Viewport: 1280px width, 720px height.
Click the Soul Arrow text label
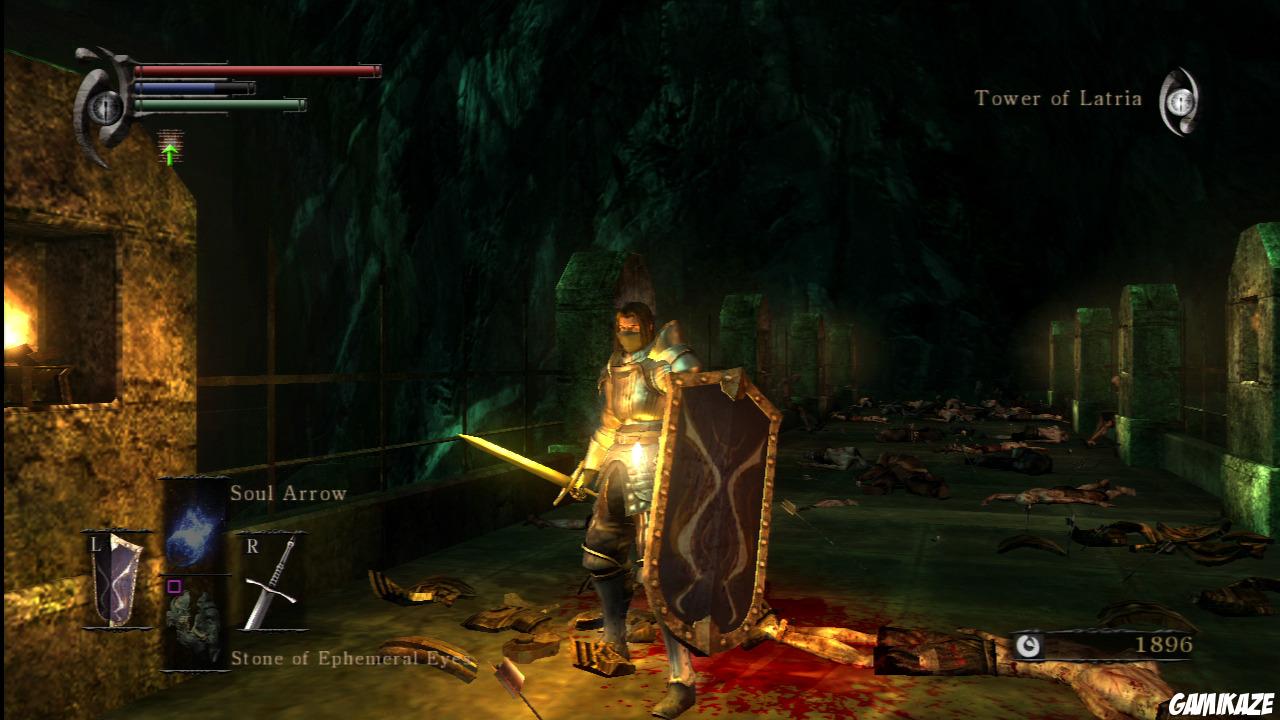(x=287, y=493)
